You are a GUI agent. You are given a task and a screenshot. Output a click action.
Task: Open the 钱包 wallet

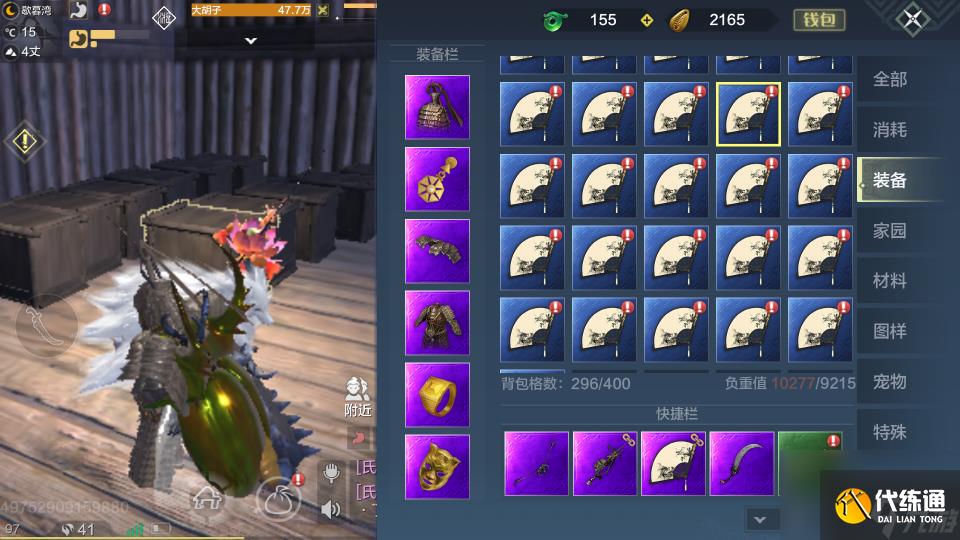pyautogui.click(x=819, y=20)
